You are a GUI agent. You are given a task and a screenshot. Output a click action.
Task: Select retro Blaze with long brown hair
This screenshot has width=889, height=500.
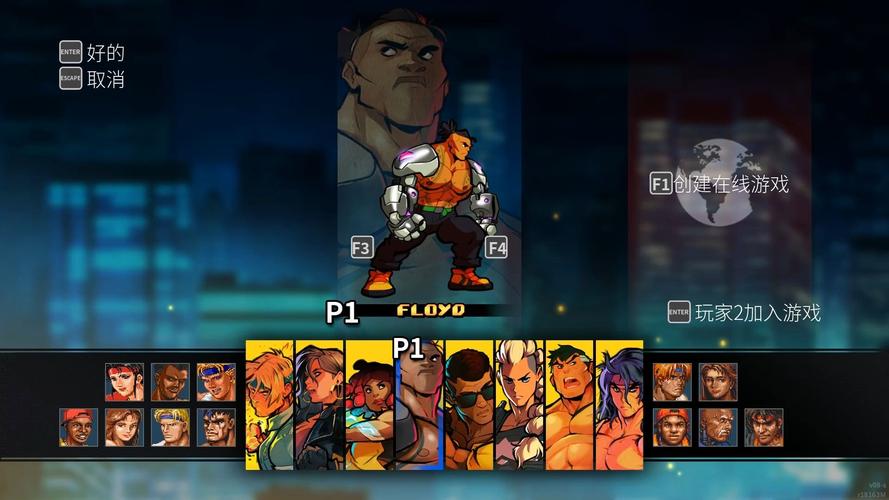point(125,427)
